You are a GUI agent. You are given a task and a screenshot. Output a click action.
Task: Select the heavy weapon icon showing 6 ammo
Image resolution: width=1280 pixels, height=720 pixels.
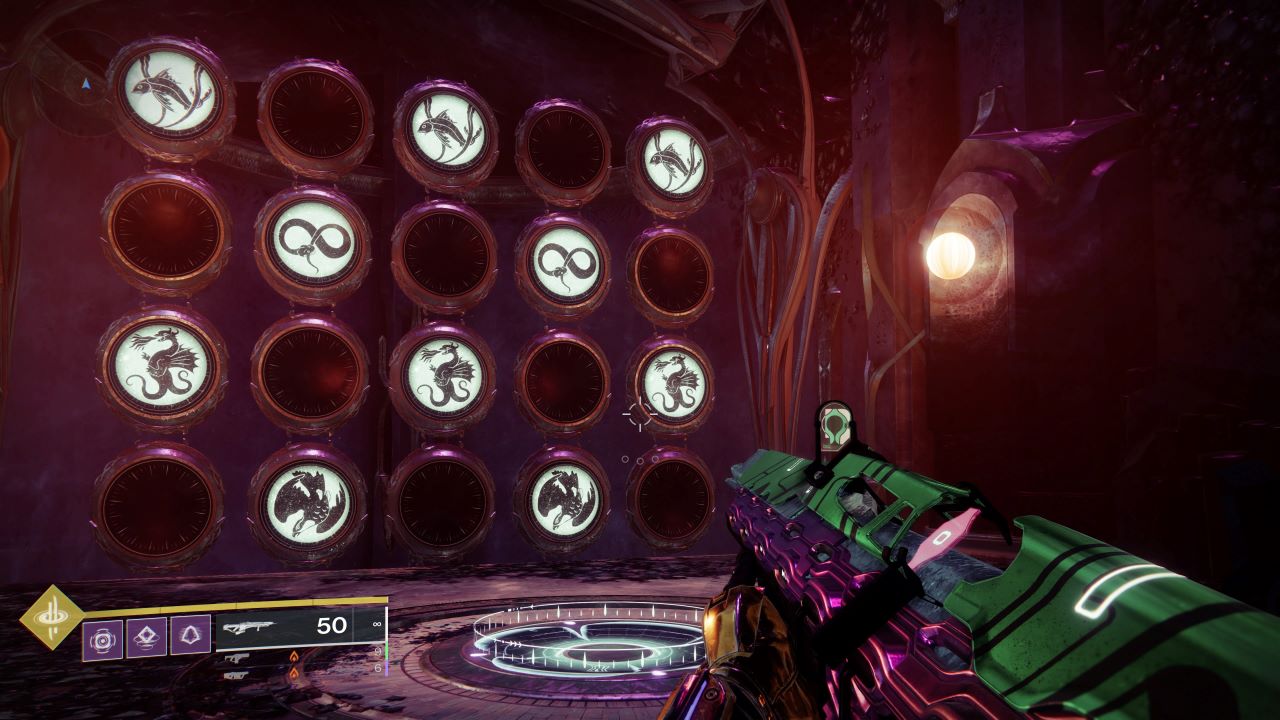[x=237, y=674]
